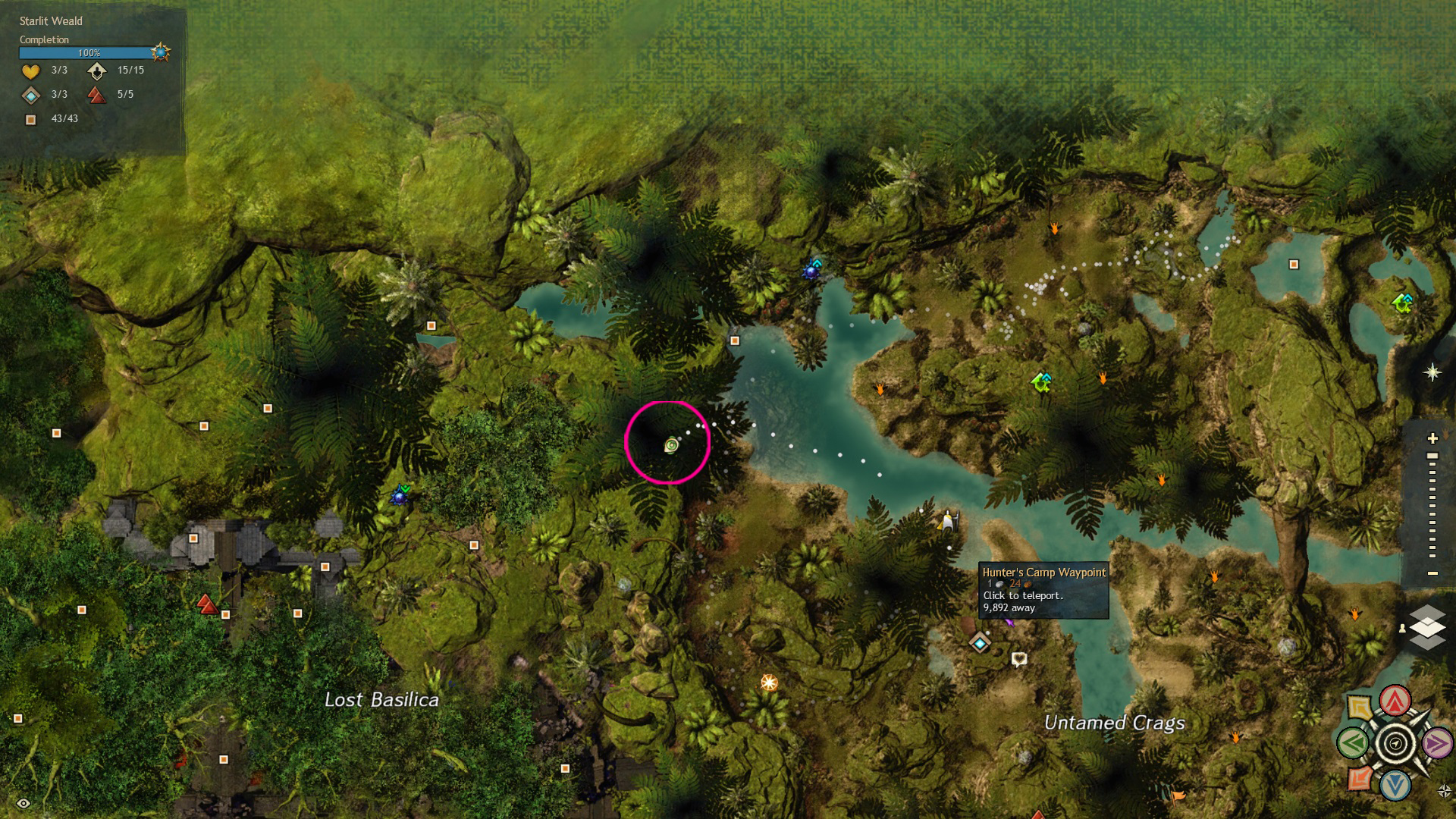The image size is (1456, 819).
Task: Zoom in with the plus button
Action: [x=1432, y=438]
